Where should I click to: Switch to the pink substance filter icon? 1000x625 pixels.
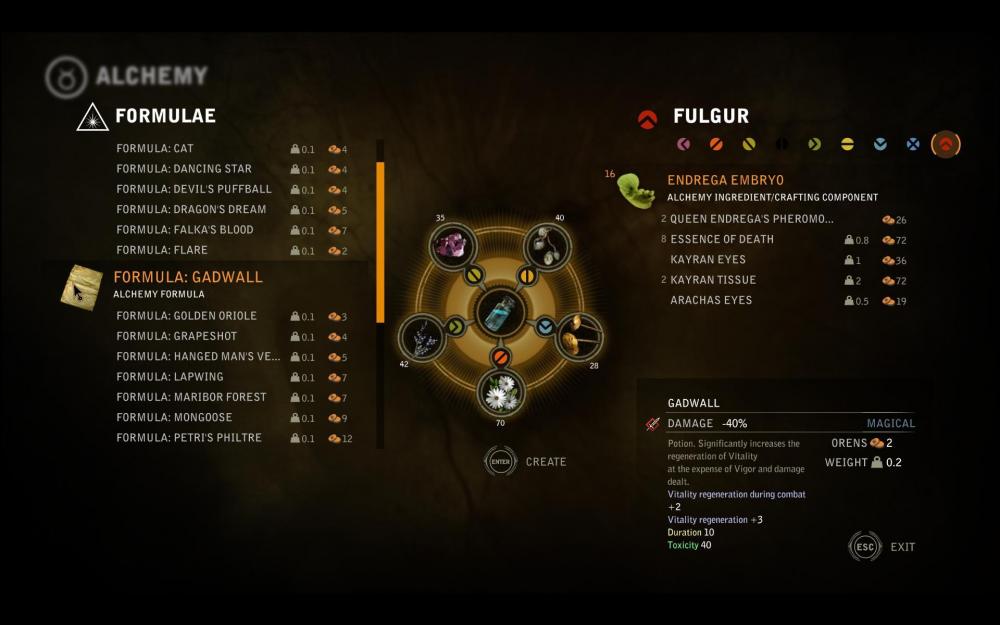tap(683, 144)
